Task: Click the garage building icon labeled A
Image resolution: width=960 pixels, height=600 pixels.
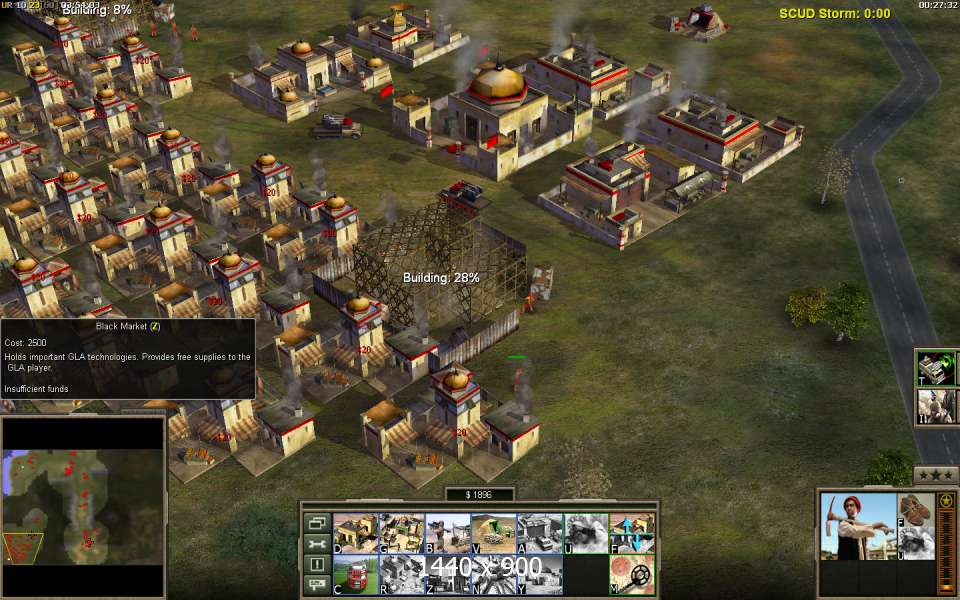Action: tap(539, 533)
